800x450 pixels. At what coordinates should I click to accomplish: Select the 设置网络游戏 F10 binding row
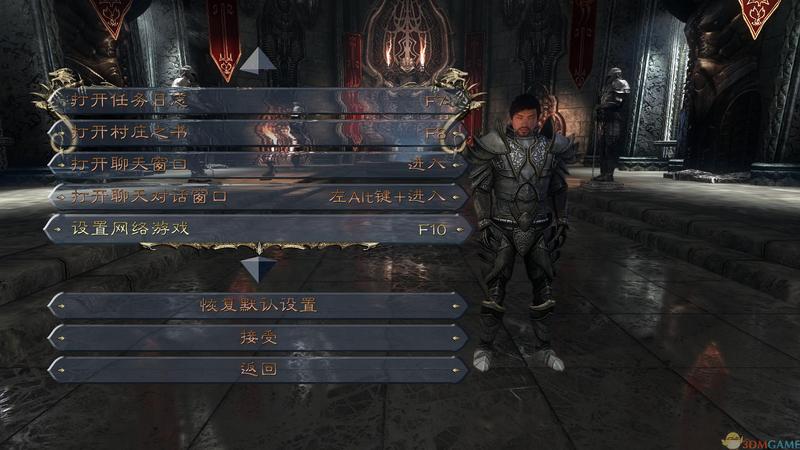258,228
